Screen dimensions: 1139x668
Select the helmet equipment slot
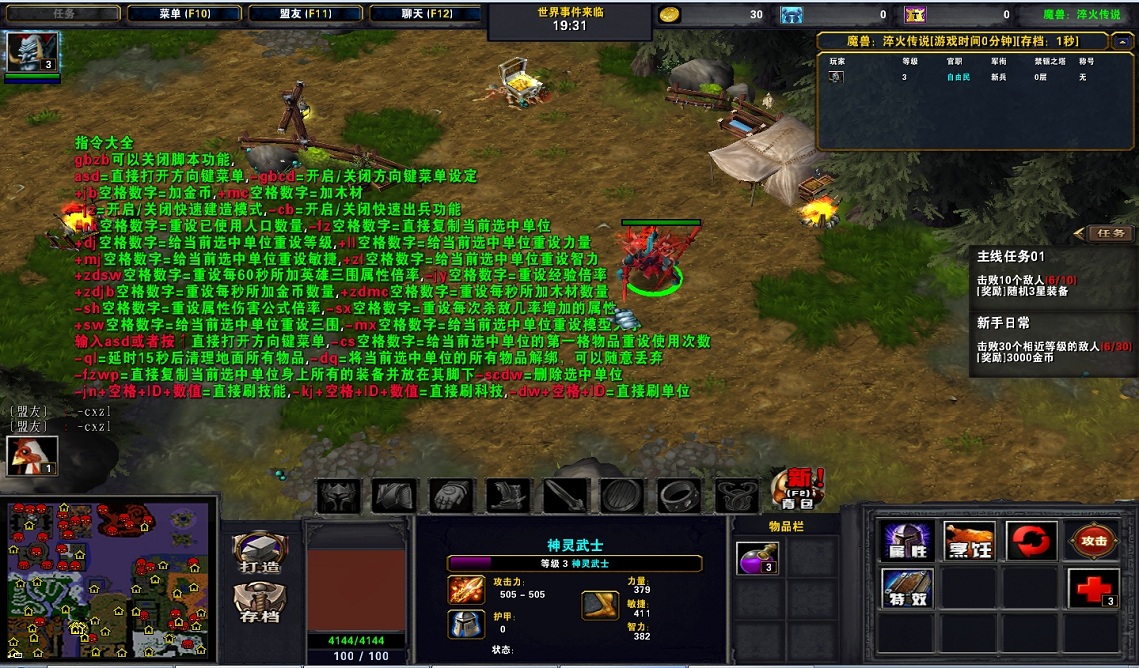pyautogui.click(x=338, y=495)
